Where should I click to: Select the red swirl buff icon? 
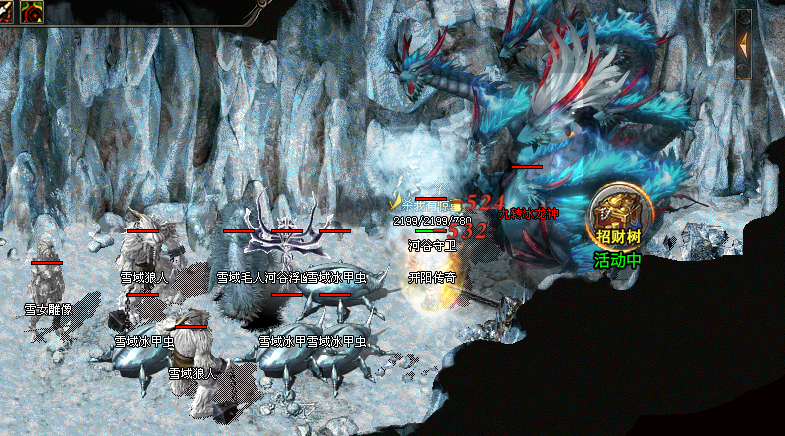31,12
